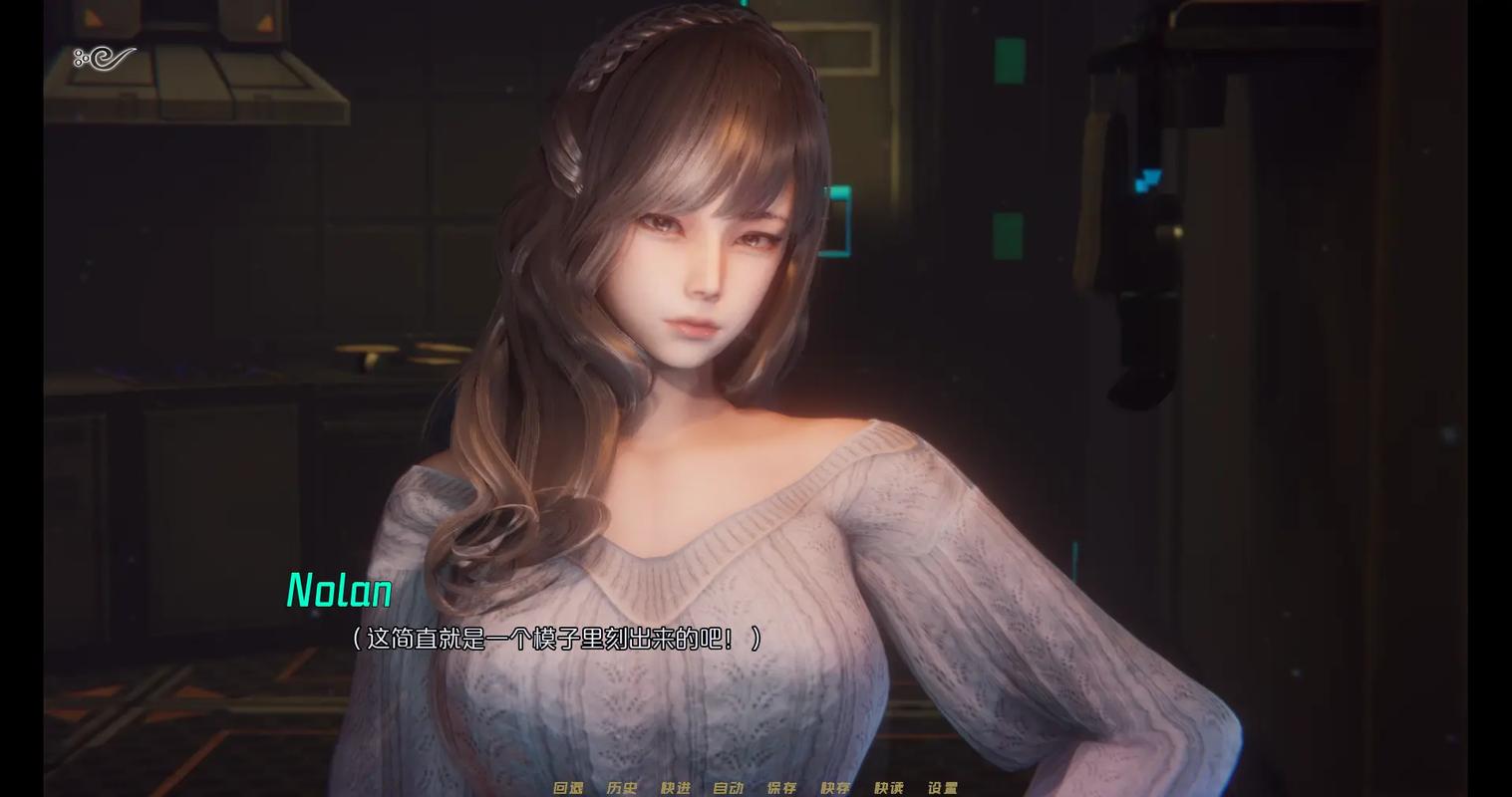Enable 快进 fast-forward mode
Viewport: 1512px width, 797px height.
click(676, 787)
